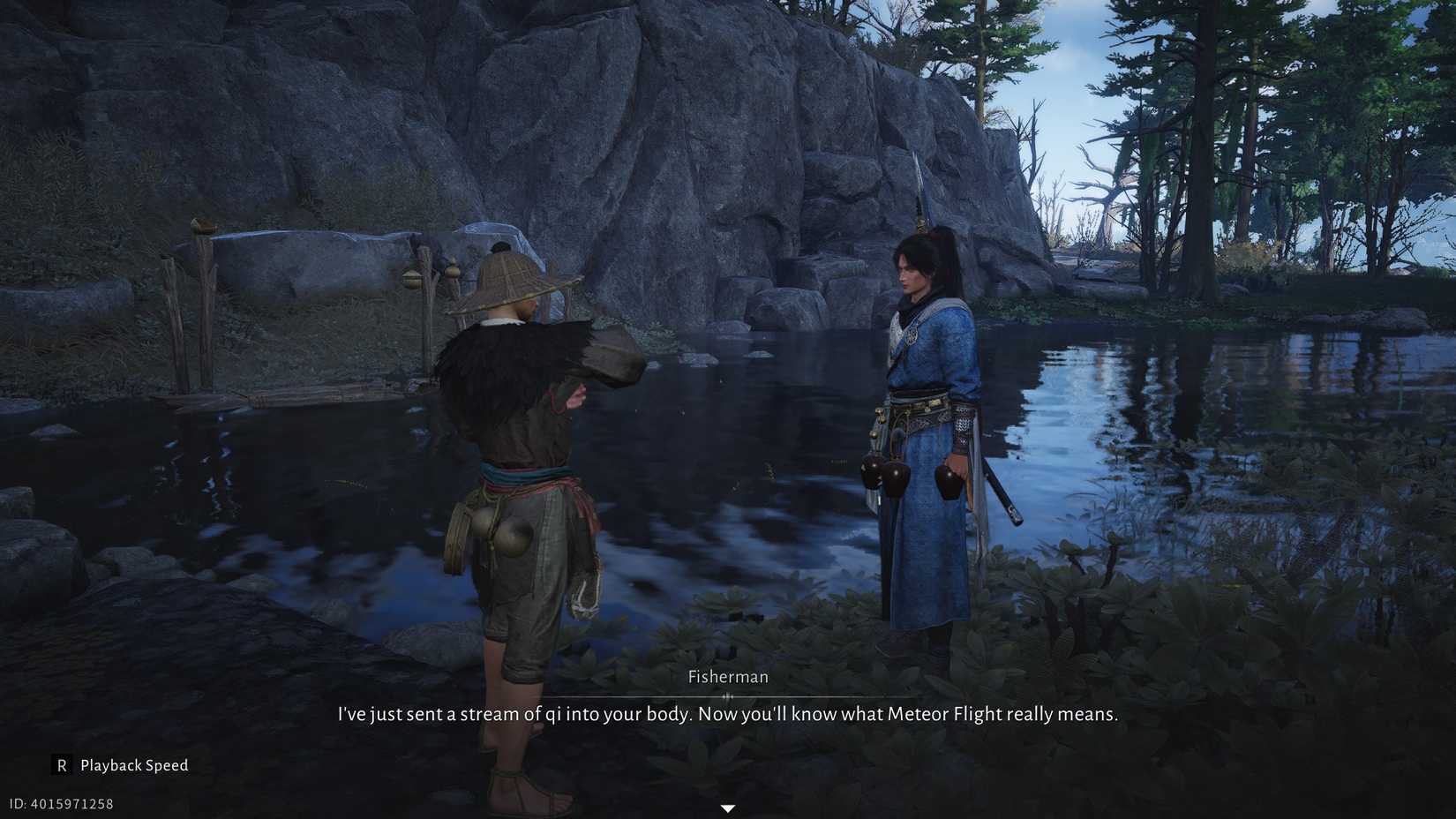The height and width of the screenshot is (819, 1456).
Task: Click the Fisherman name label
Action: (x=727, y=676)
